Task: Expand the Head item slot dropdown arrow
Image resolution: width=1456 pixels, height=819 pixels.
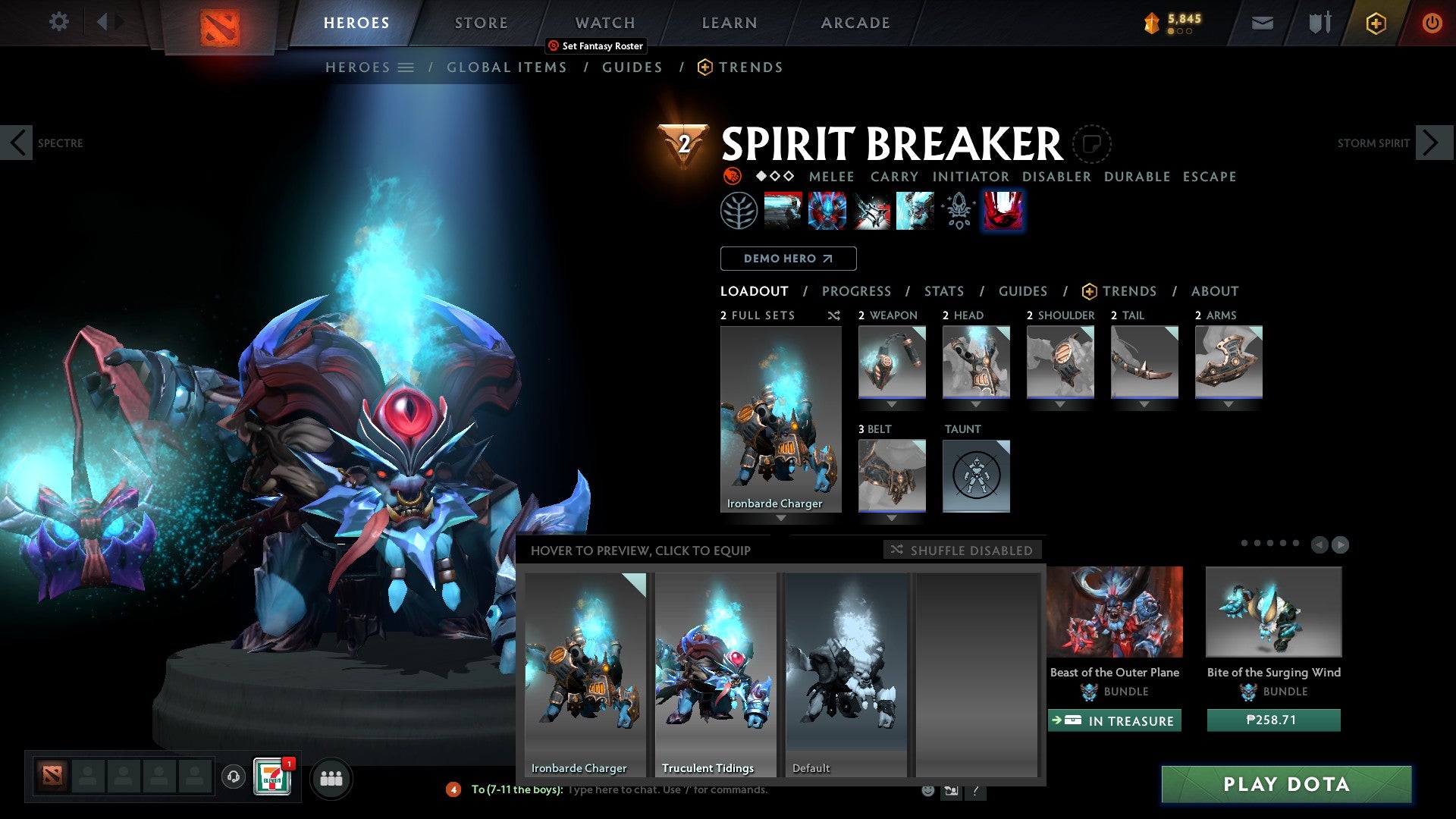Action: 976,404
